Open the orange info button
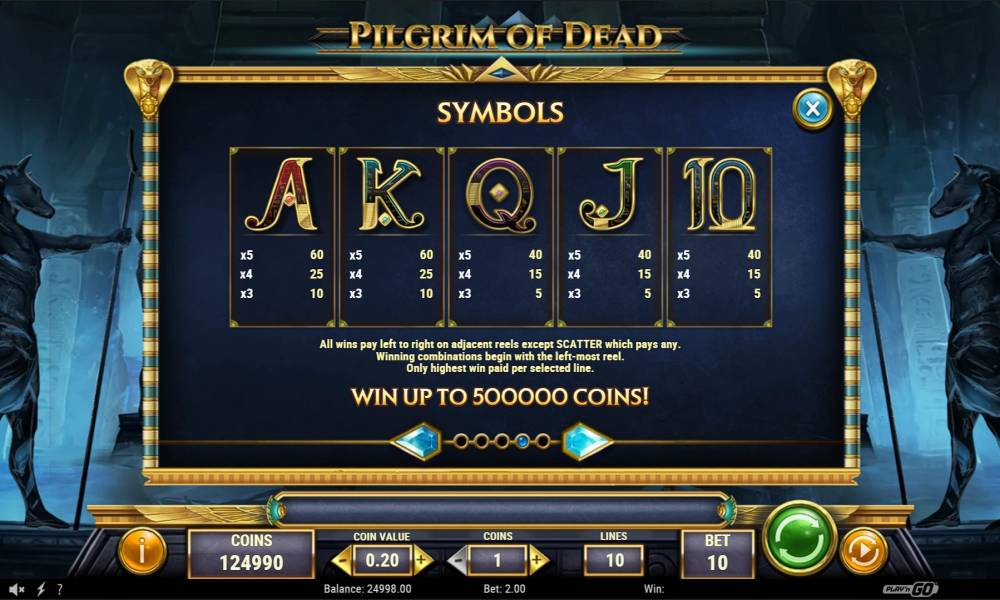The width and height of the screenshot is (1000, 600). click(142, 551)
